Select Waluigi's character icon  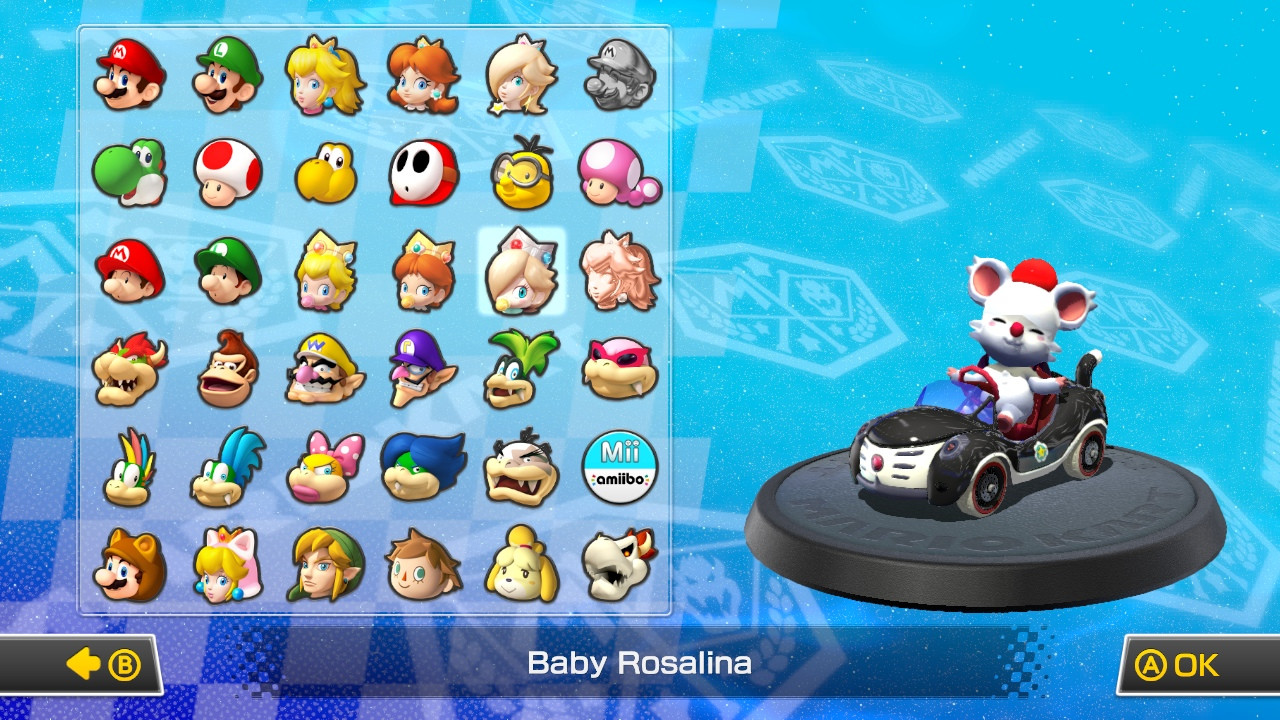click(x=422, y=370)
